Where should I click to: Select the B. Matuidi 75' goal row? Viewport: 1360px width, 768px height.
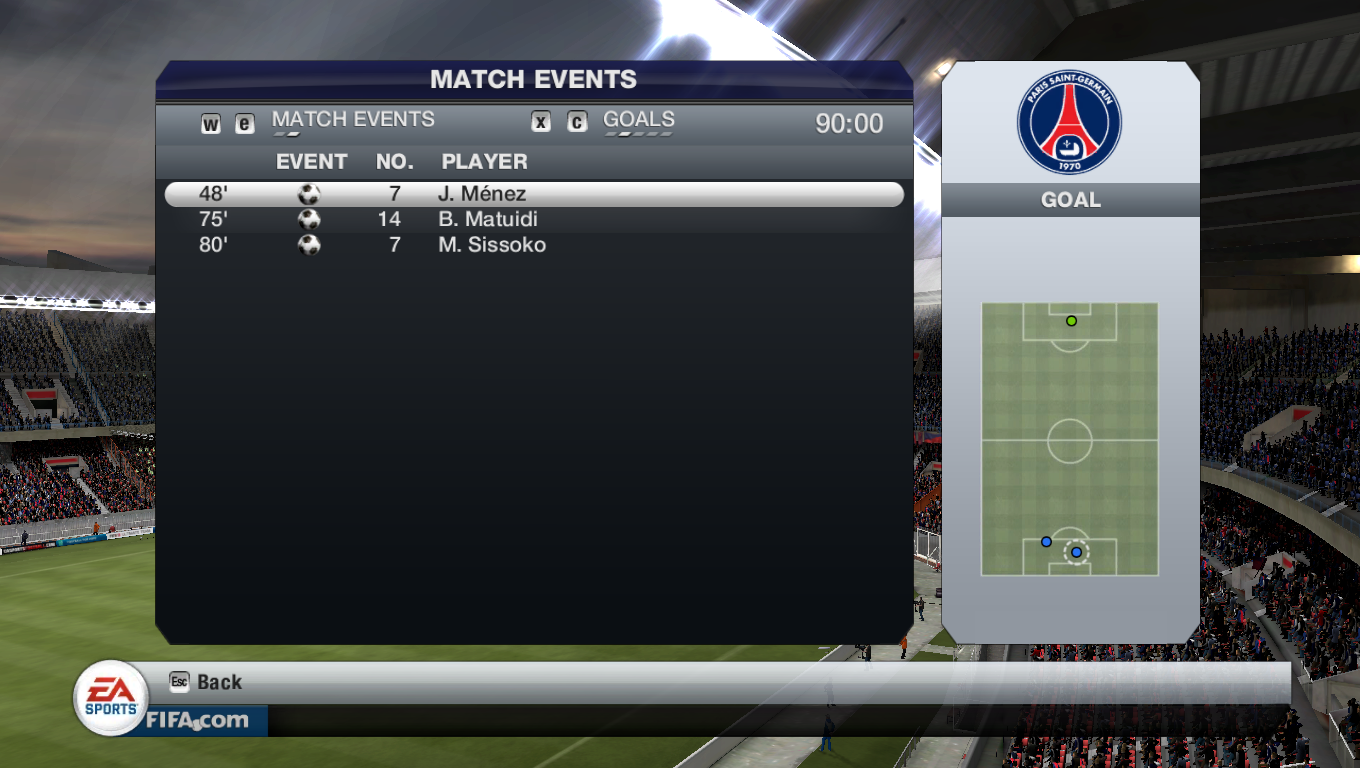click(x=533, y=220)
